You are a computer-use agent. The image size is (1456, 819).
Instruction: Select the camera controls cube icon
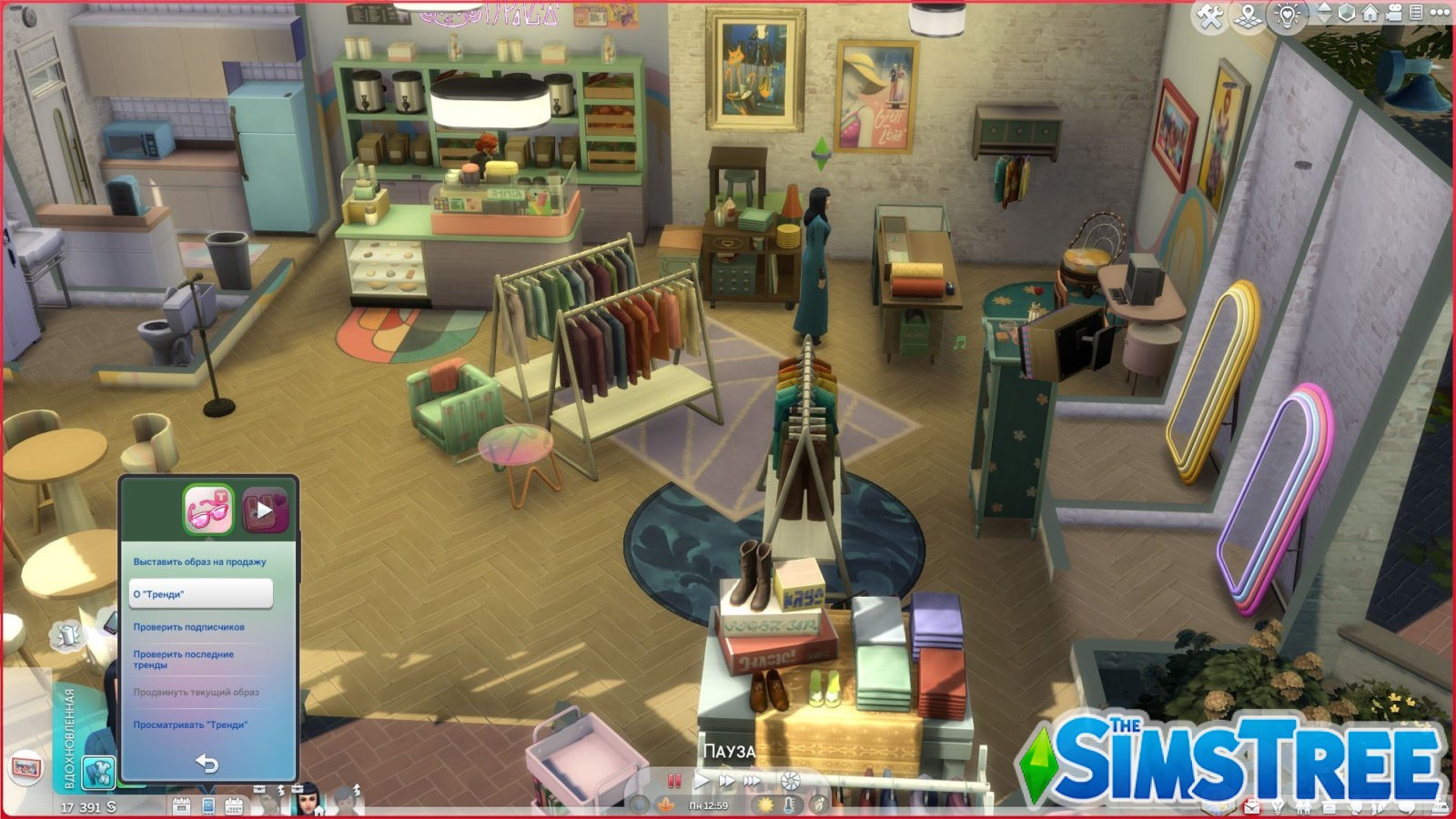tap(1348, 14)
